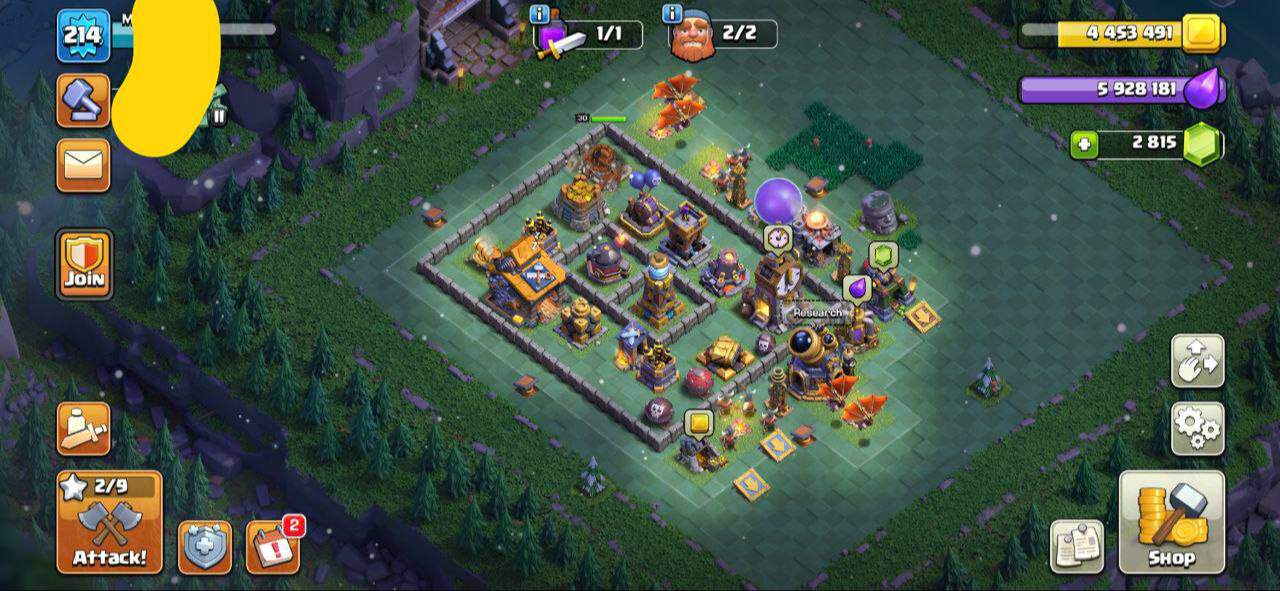Screen dimensions: 1280x591
Task: Tap the clock bubble above the tower
Action: [777, 238]
